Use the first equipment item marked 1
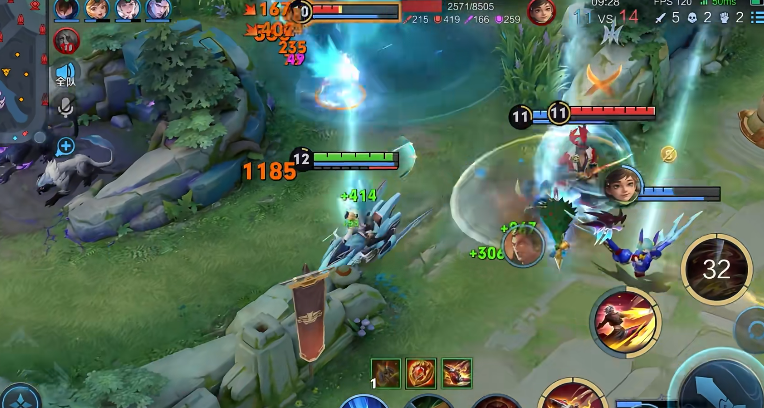 386,373
